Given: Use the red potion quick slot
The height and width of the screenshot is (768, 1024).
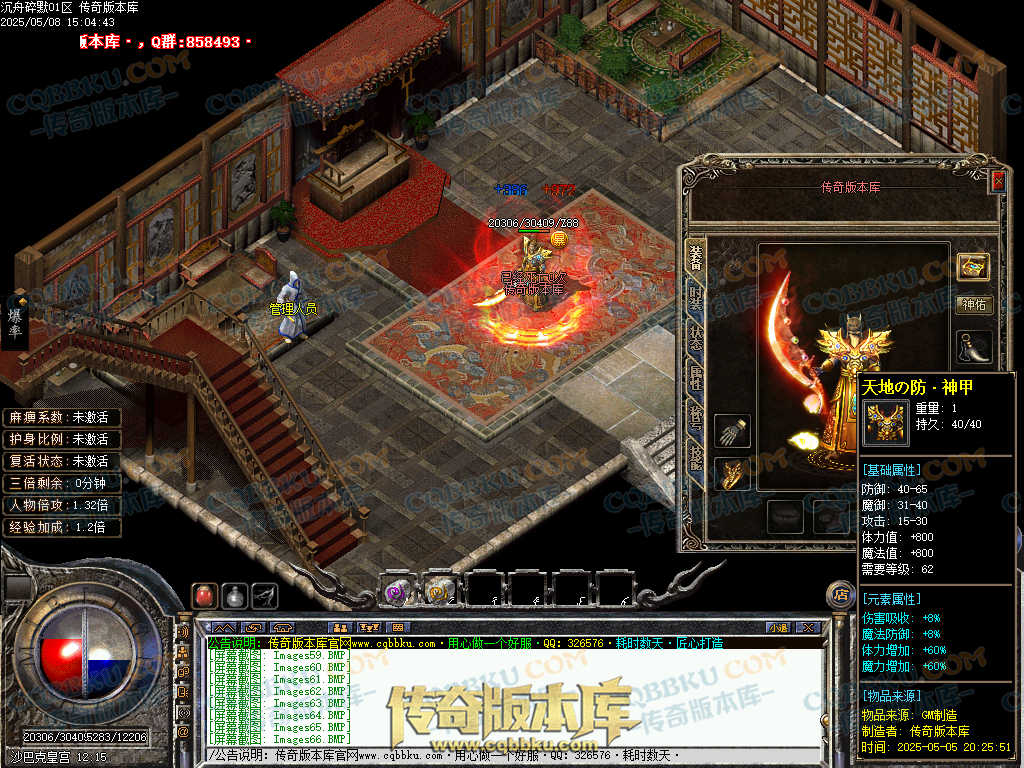Looking at the screenshot, I should point(204,596).
